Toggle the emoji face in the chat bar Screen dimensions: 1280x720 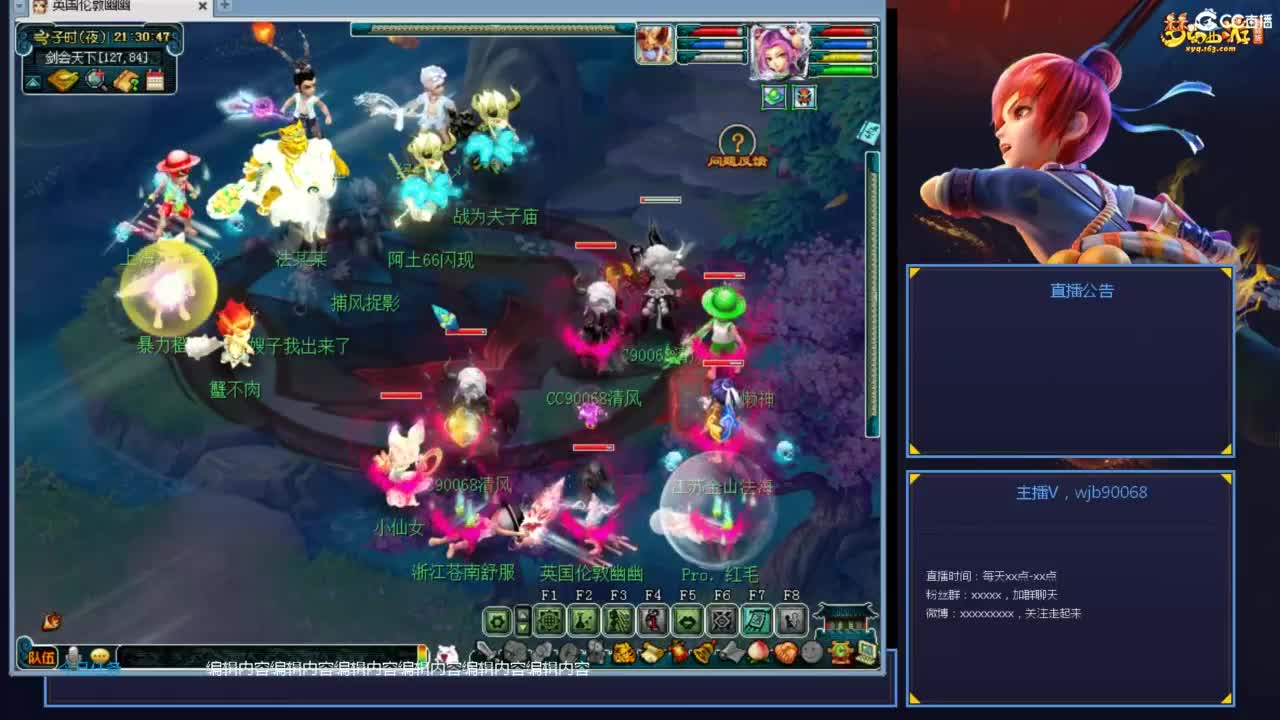(98, 655)
